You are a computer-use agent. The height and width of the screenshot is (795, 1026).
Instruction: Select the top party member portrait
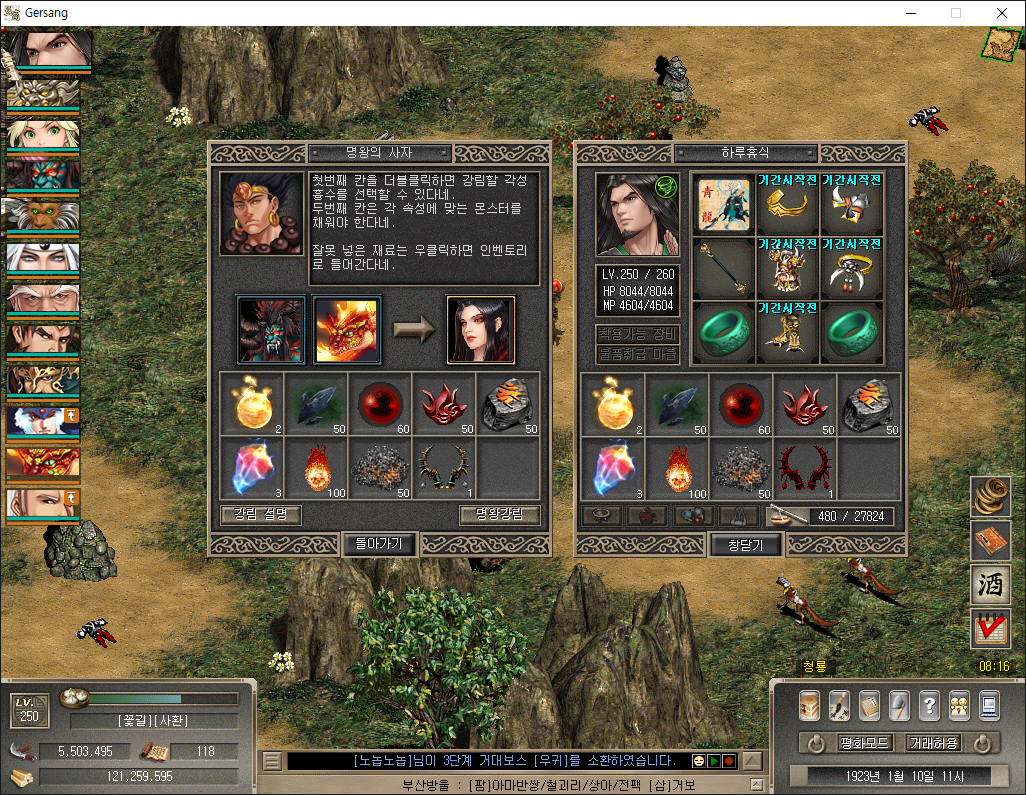click(x=50, y=50)
